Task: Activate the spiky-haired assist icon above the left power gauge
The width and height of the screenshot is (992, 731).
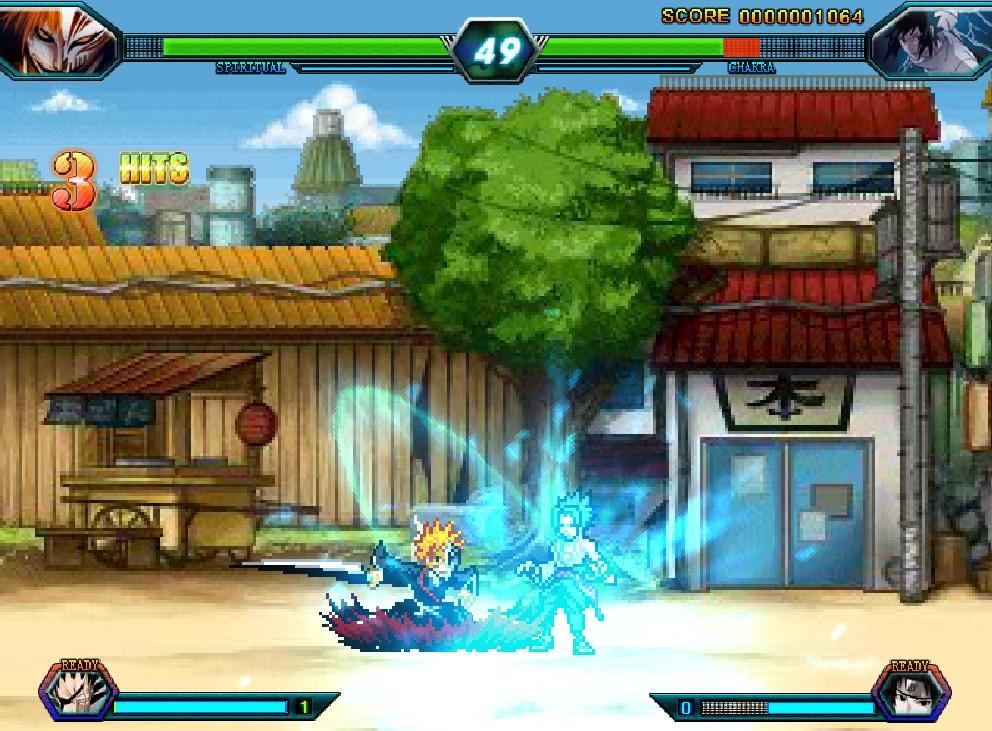Action: coord(78,694)
